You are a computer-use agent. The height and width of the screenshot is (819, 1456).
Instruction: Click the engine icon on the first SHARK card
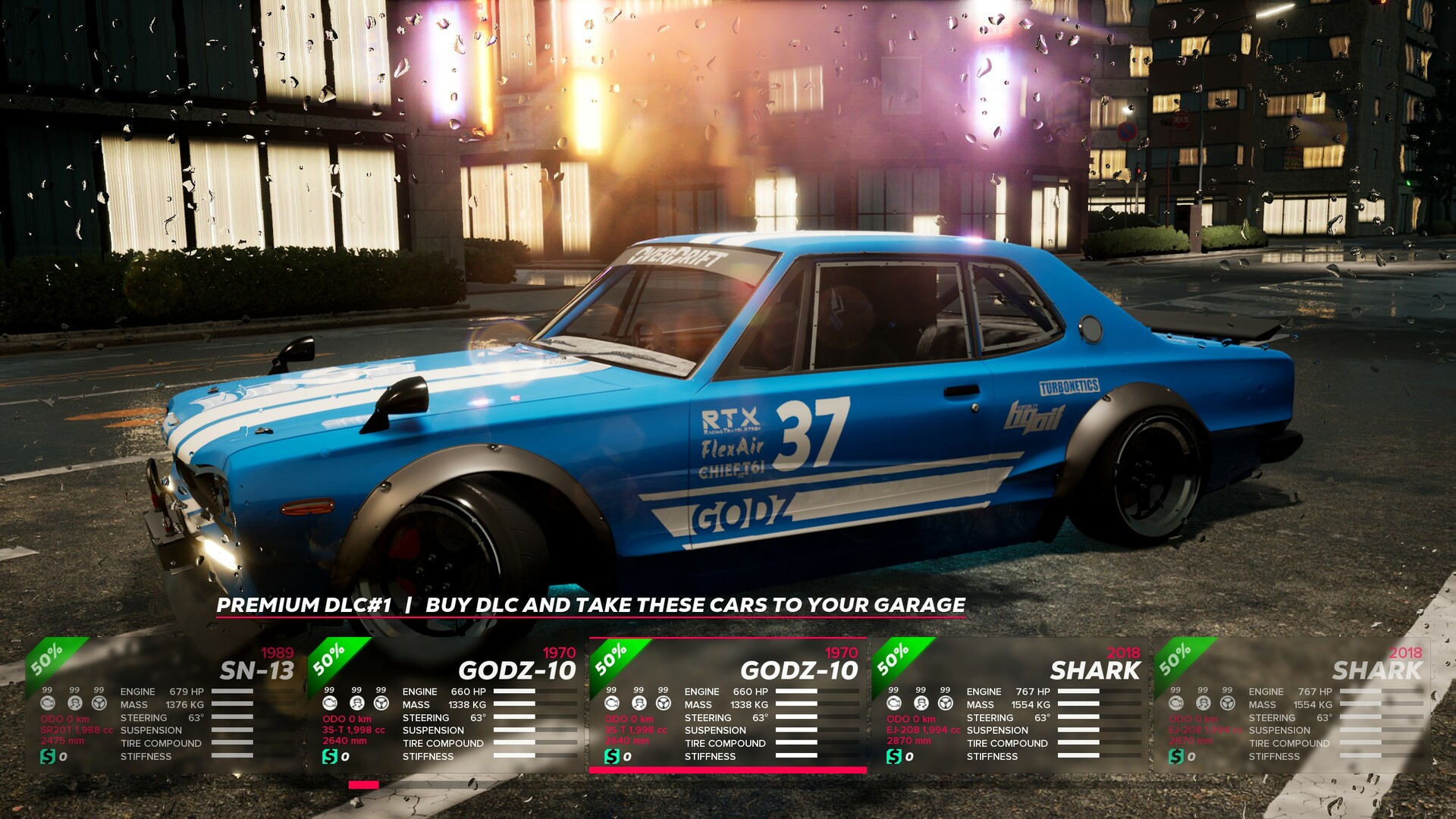pos(893,704)
